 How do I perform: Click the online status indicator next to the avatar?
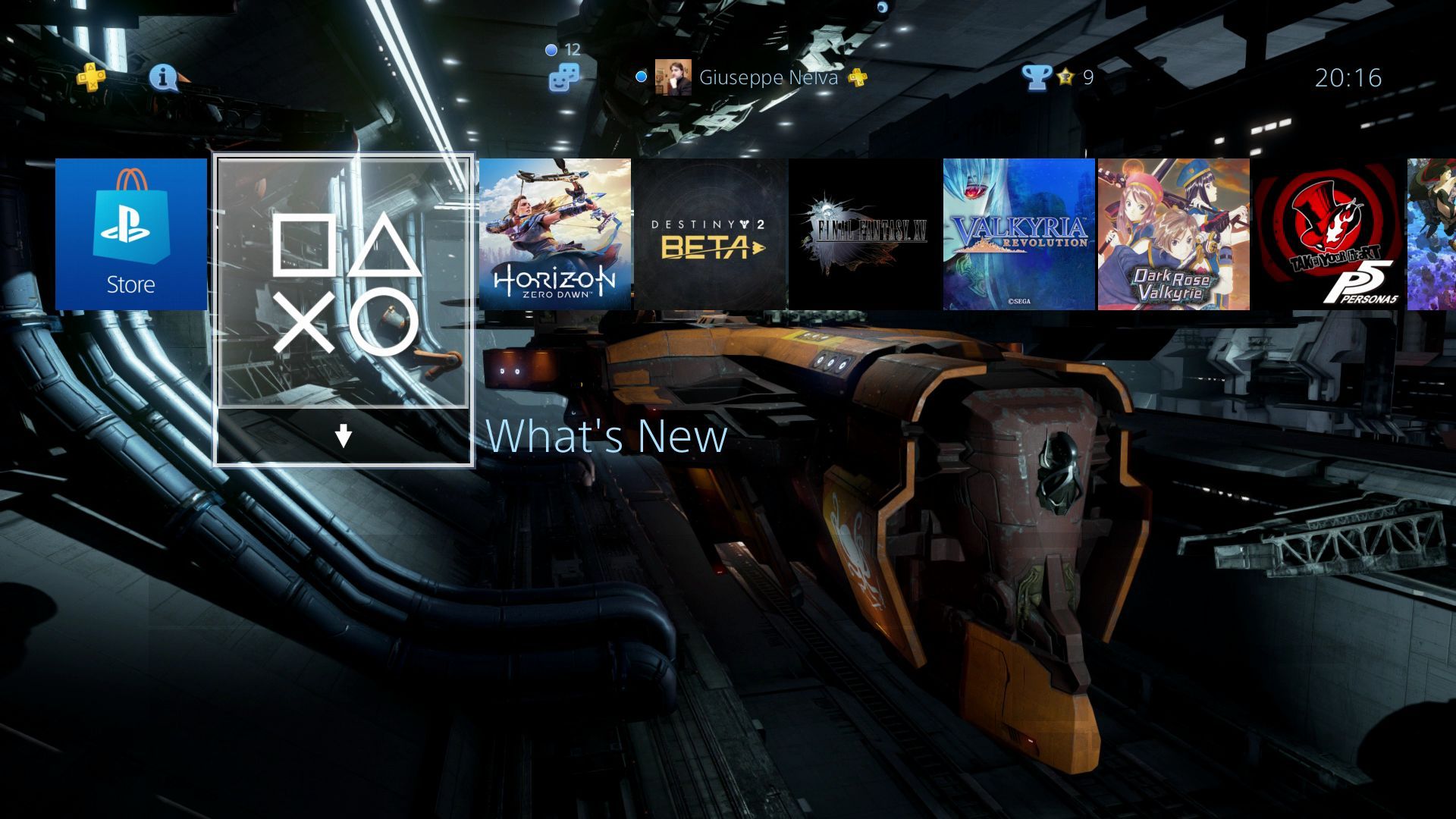click(641, 76)
